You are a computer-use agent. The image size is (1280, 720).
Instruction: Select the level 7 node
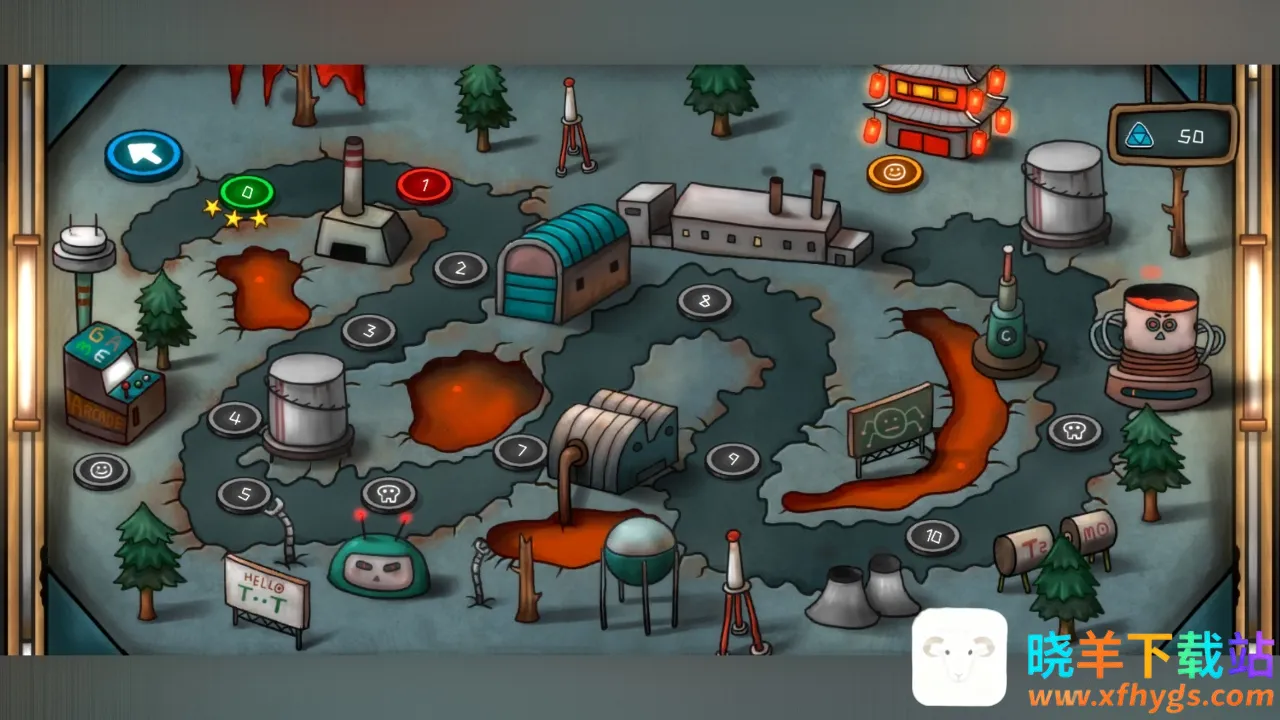point(520,450)
